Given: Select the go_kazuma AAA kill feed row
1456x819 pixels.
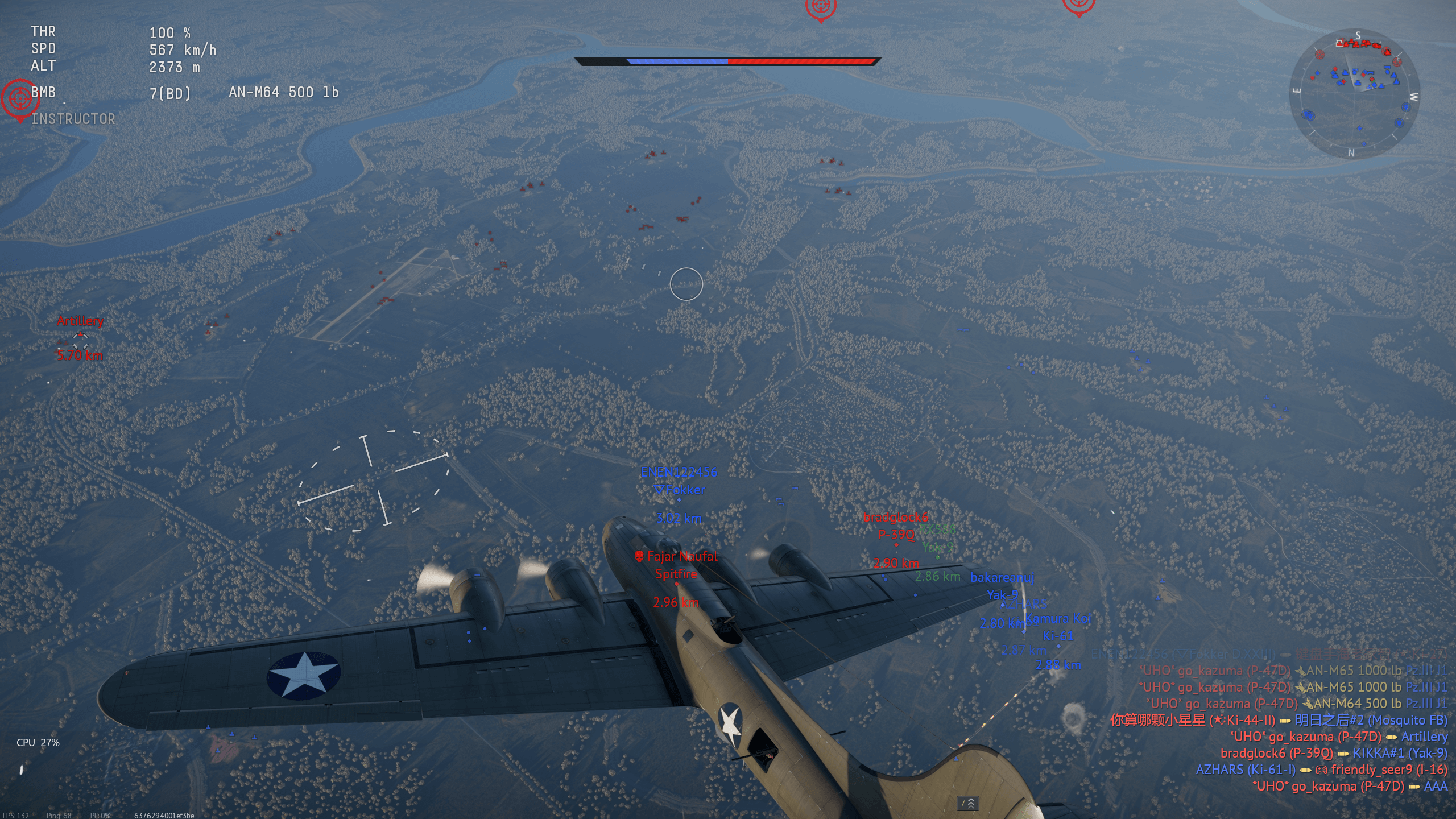Looking at the screenshot, I should tap(1349, 786).
